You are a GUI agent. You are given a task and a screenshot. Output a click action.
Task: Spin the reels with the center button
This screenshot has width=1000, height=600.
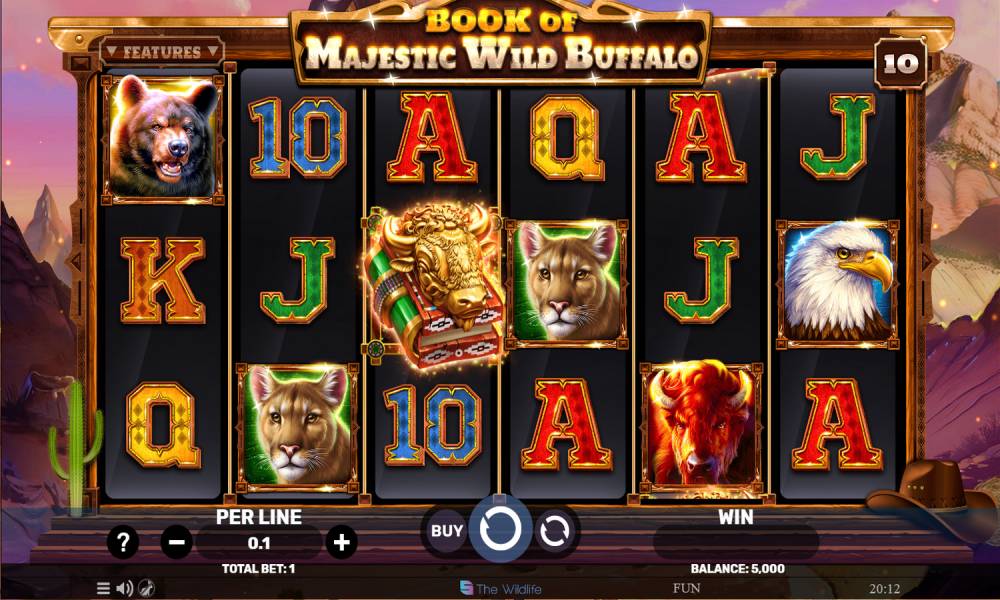(500, 530)
